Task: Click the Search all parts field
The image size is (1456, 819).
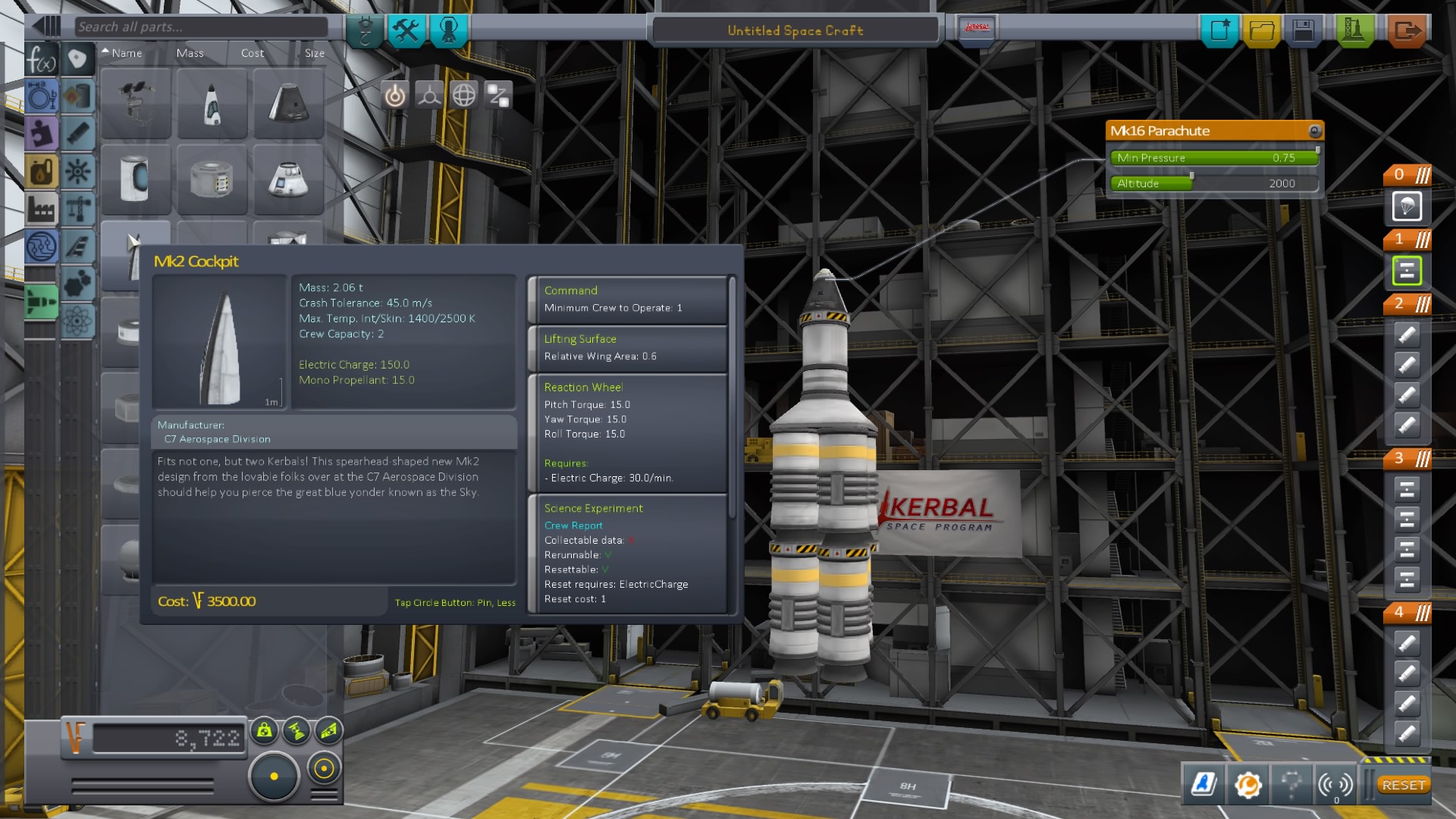Action: click(201, 27)
